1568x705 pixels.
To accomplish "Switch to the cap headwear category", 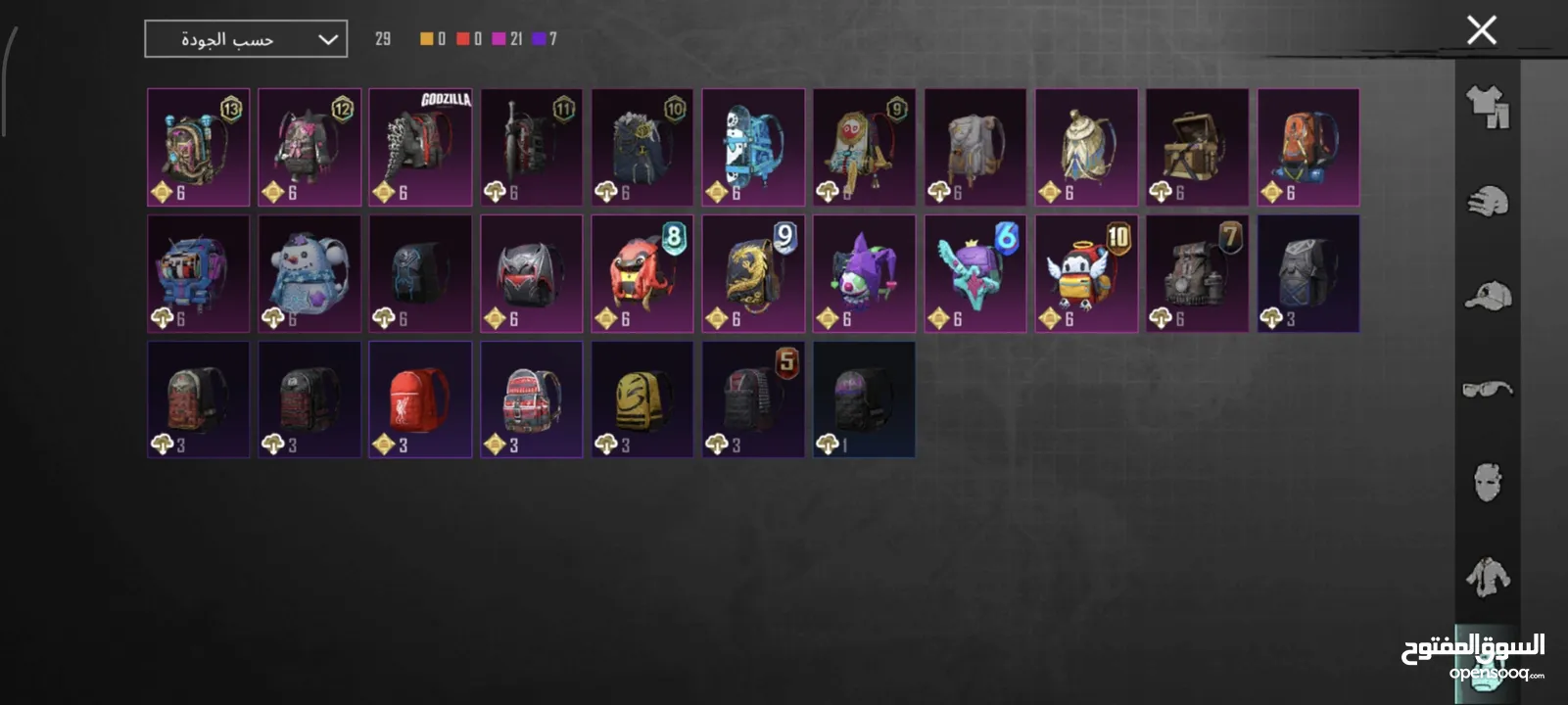I will point(1488,296).
